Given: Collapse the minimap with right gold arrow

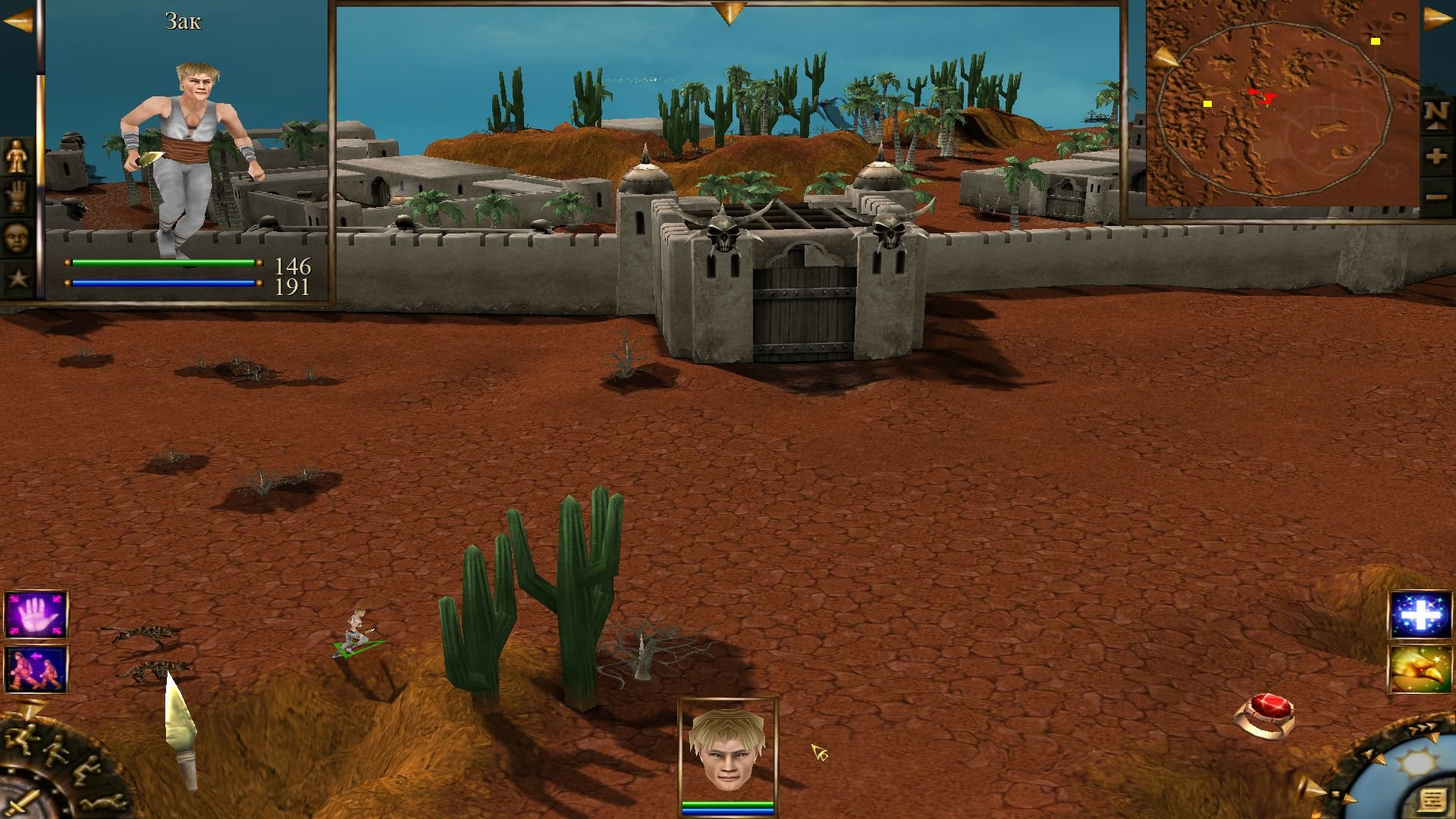Looking at the screenshot, I should pos(1437,18).
